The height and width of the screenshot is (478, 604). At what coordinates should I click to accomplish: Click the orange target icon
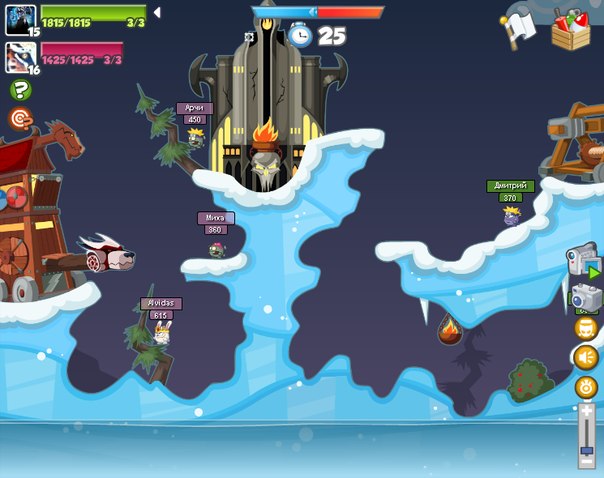click(20, 118)
